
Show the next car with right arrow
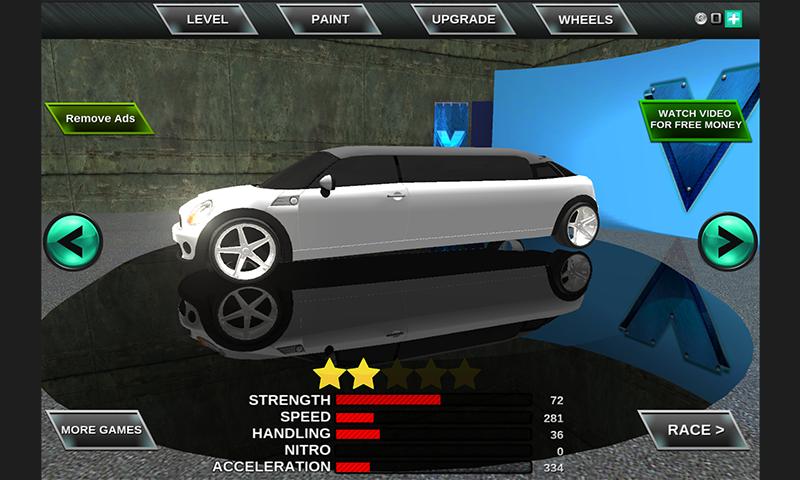727,241
